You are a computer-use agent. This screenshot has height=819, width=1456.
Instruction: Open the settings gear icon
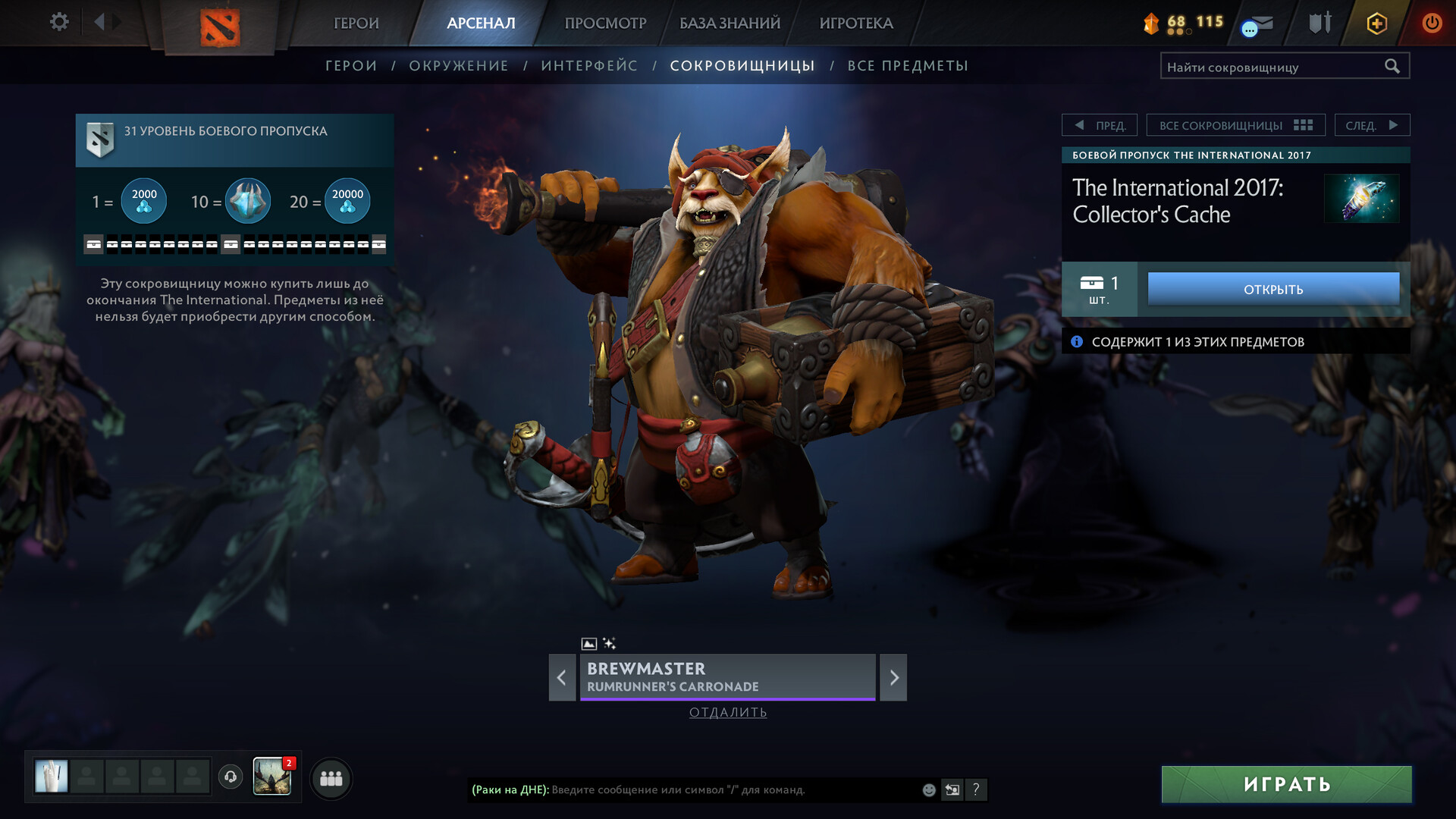[59, 22]
